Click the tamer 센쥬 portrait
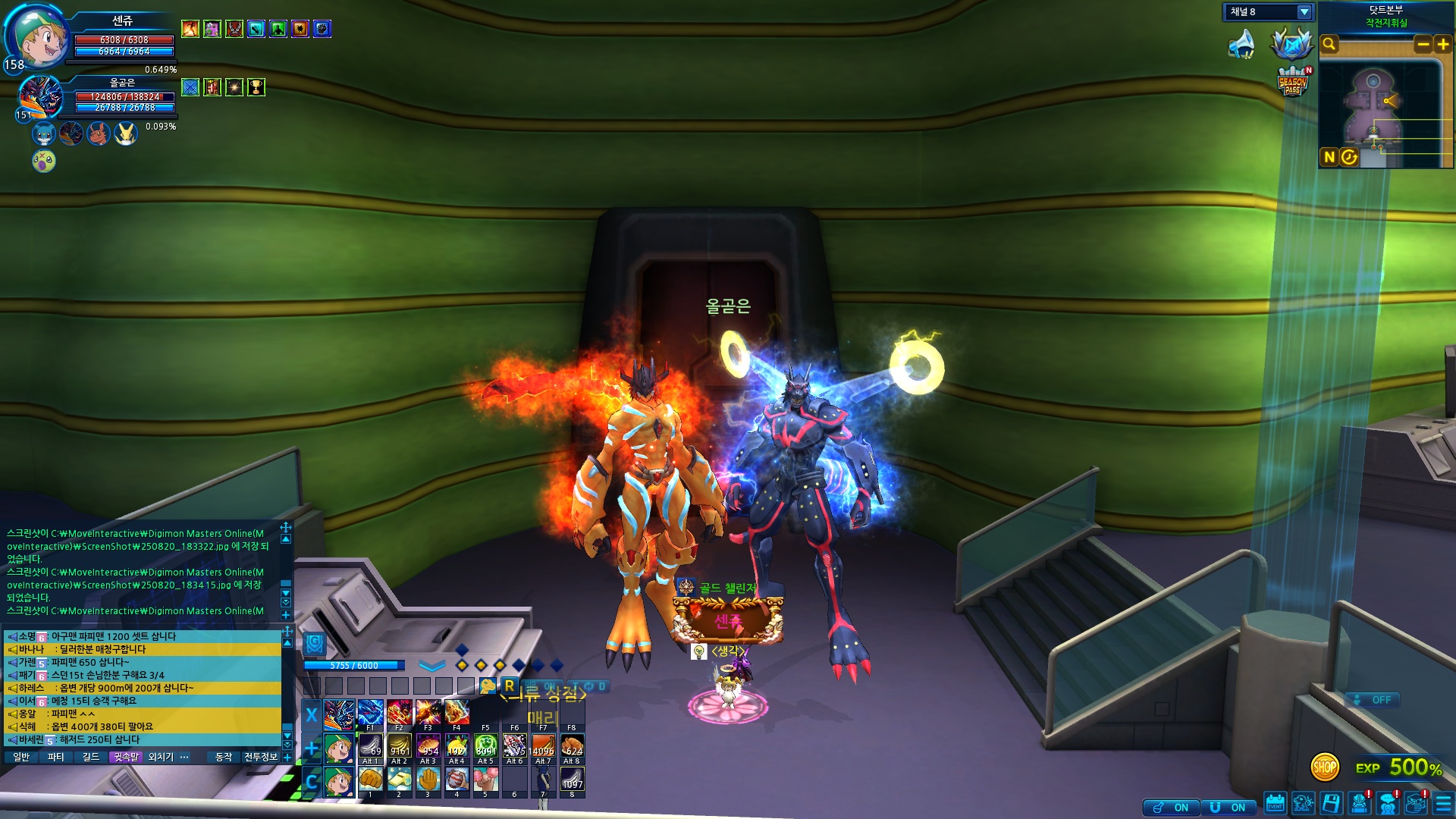1456x819 pixels. click(36, 36)
